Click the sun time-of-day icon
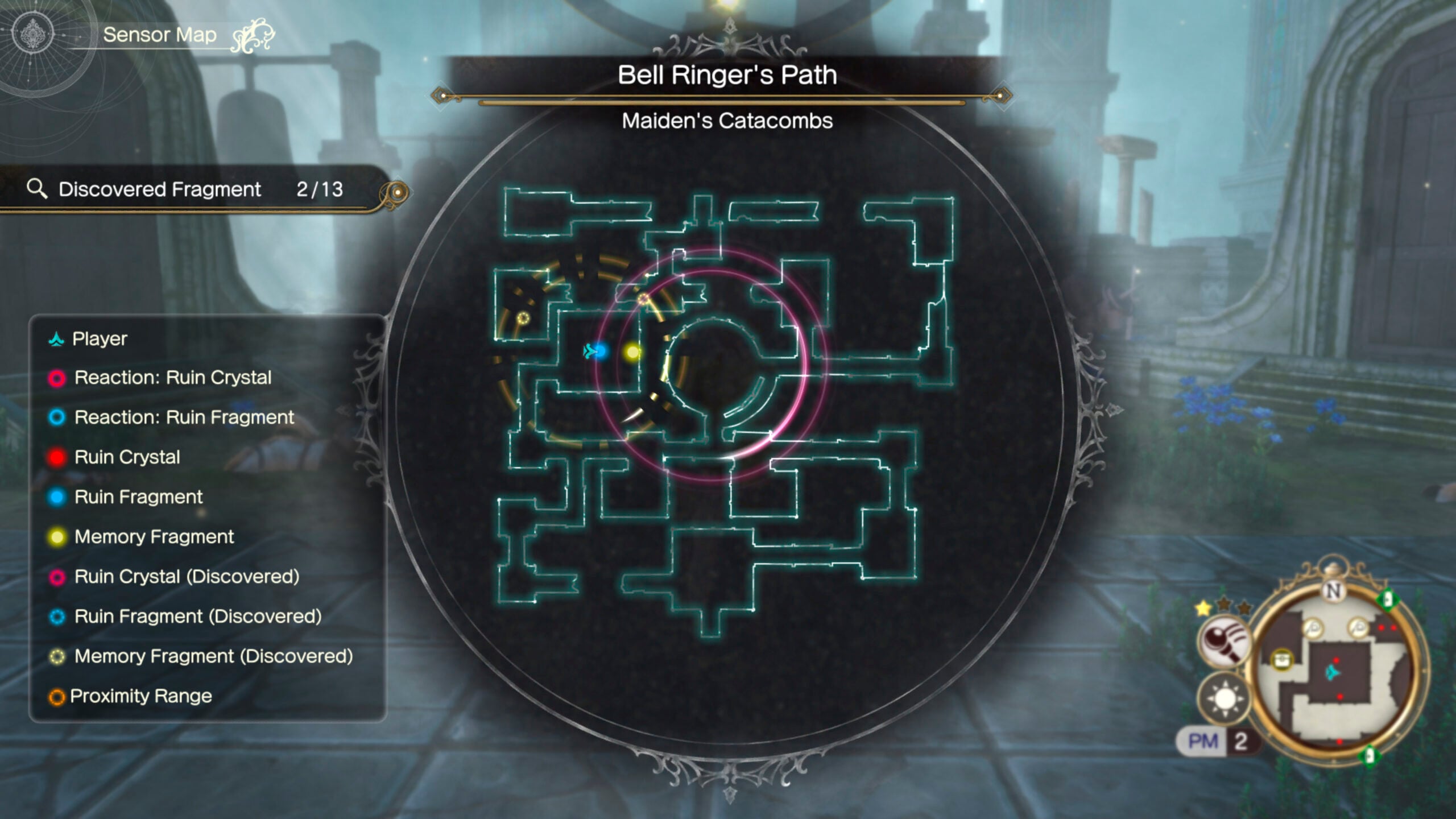Screen dimensions: 1456x819 pos(1225,698)
